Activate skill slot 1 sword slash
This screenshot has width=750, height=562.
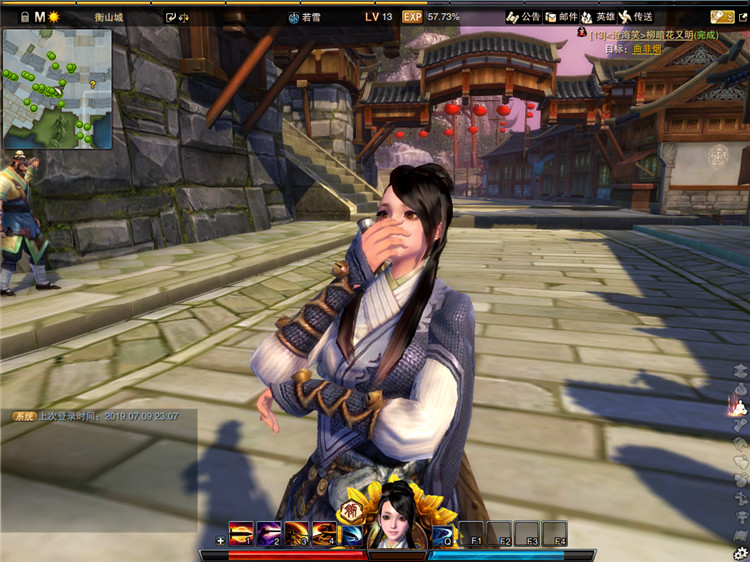click(x=241, y=534)
